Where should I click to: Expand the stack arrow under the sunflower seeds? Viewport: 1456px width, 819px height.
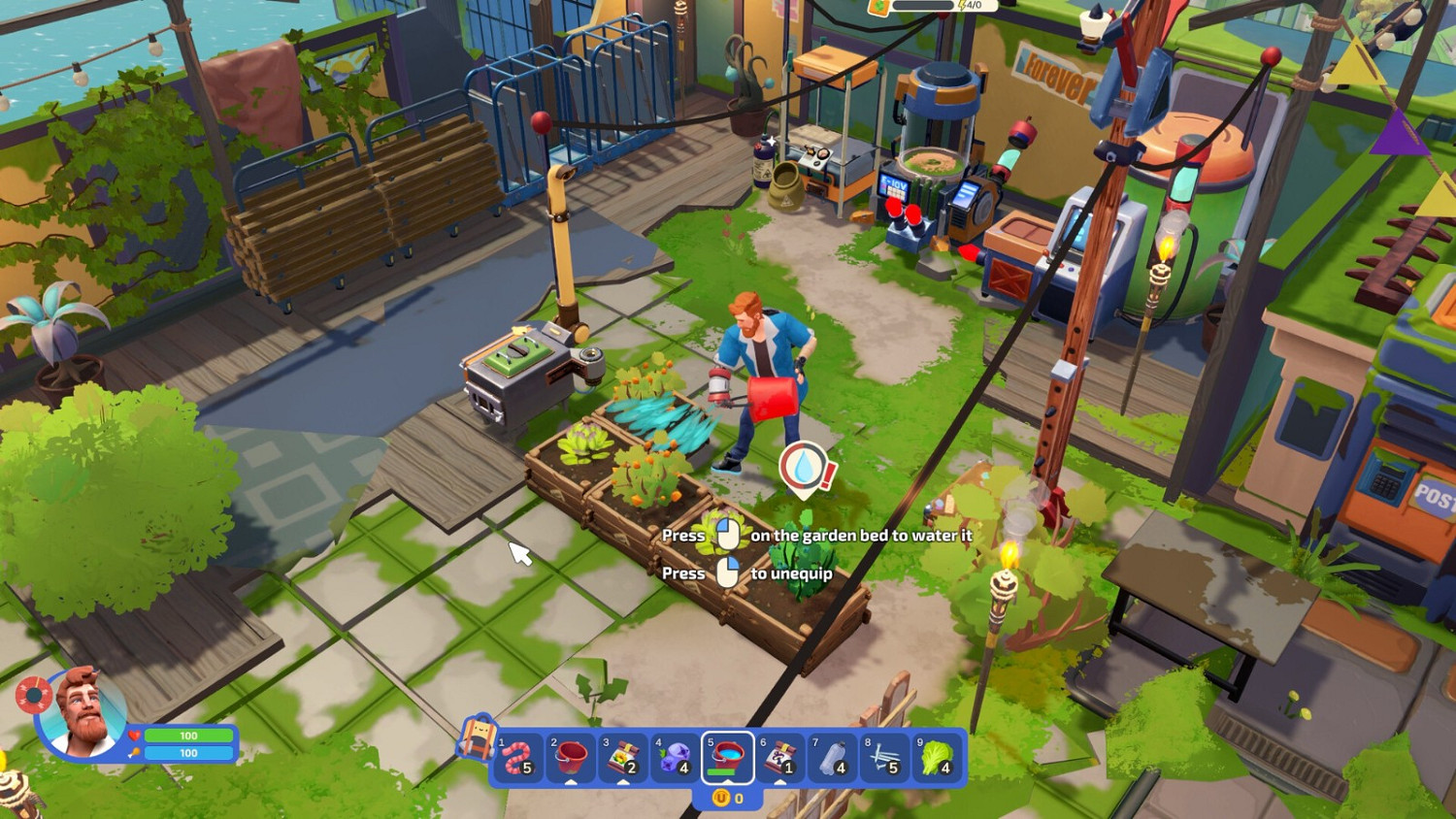pos(622,781)
